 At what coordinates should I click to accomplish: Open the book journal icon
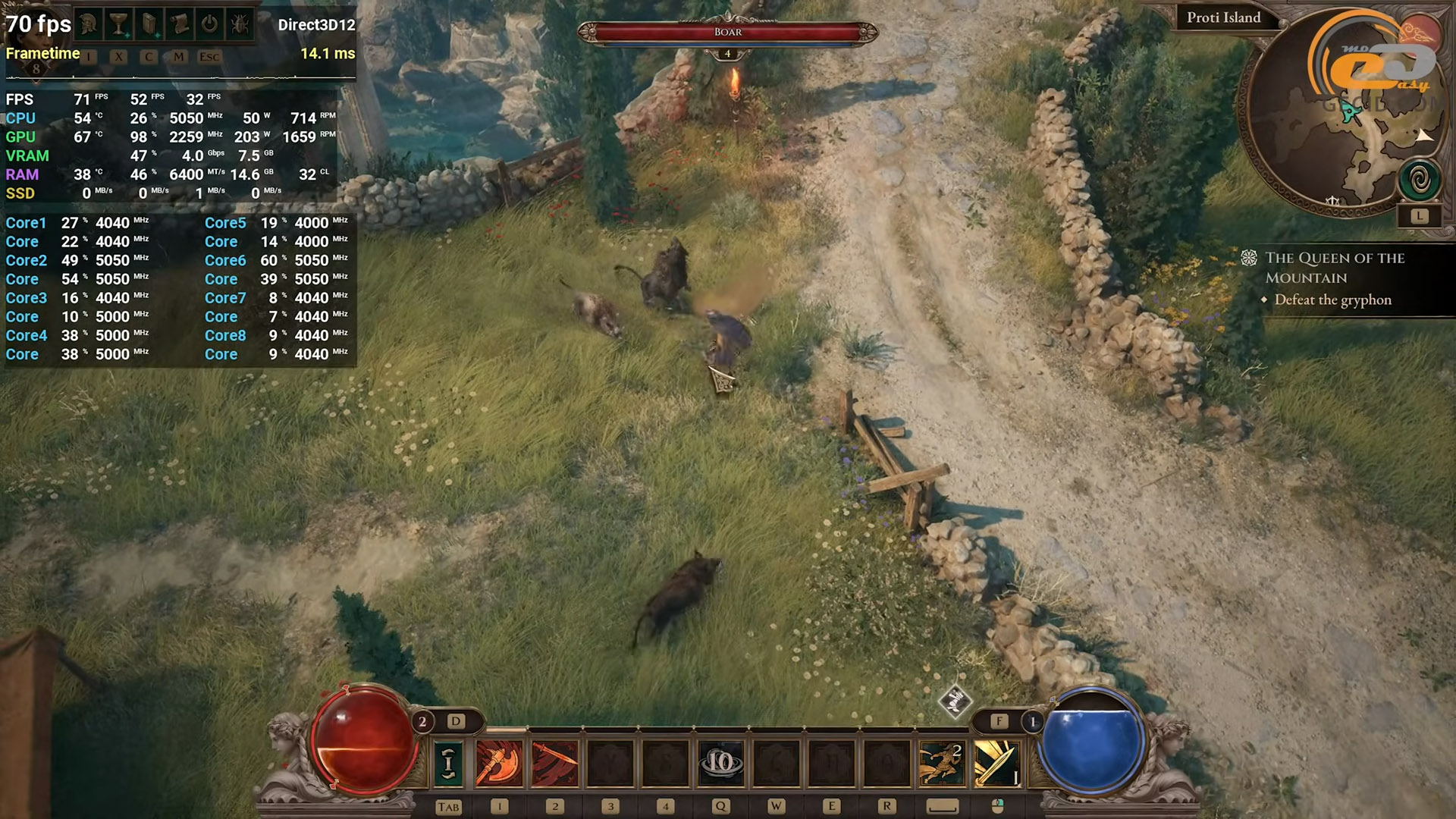(149, 24)
